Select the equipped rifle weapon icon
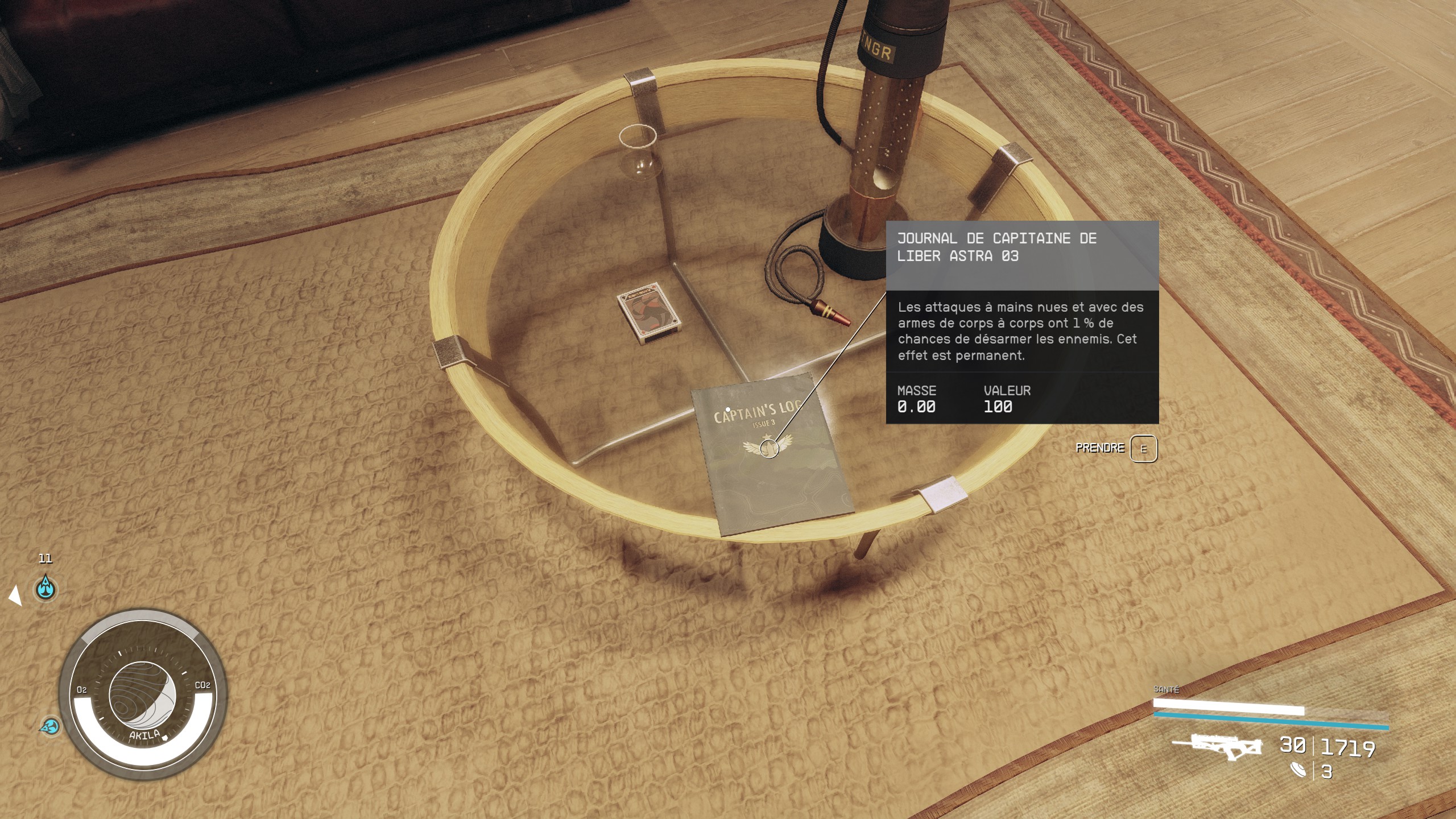This screenshot has width=1456, height=819. point(1217,747)
